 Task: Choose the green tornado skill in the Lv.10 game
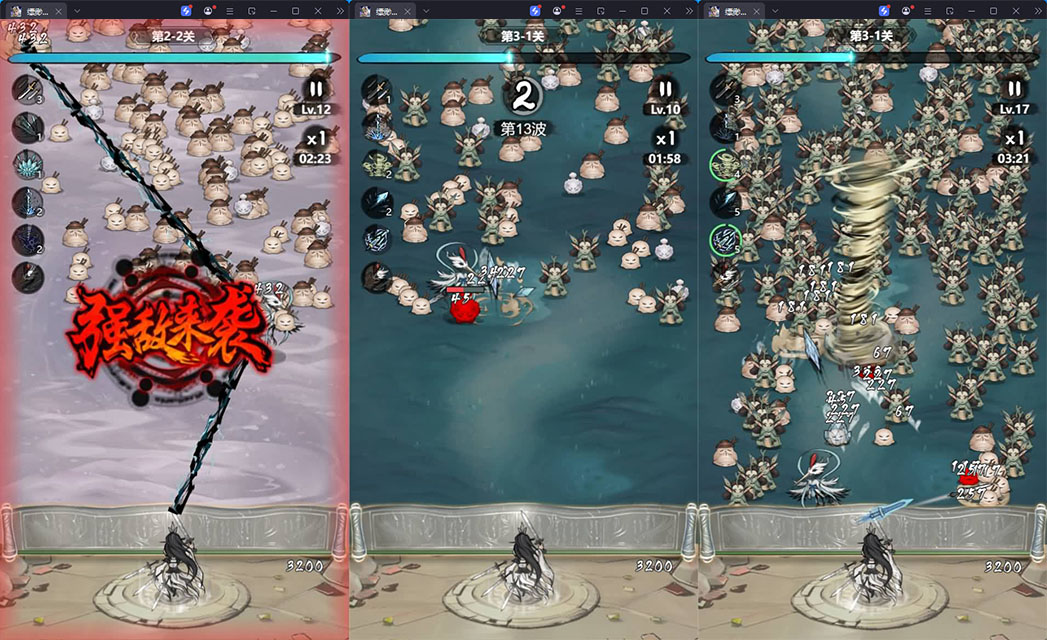pos(376,164)
